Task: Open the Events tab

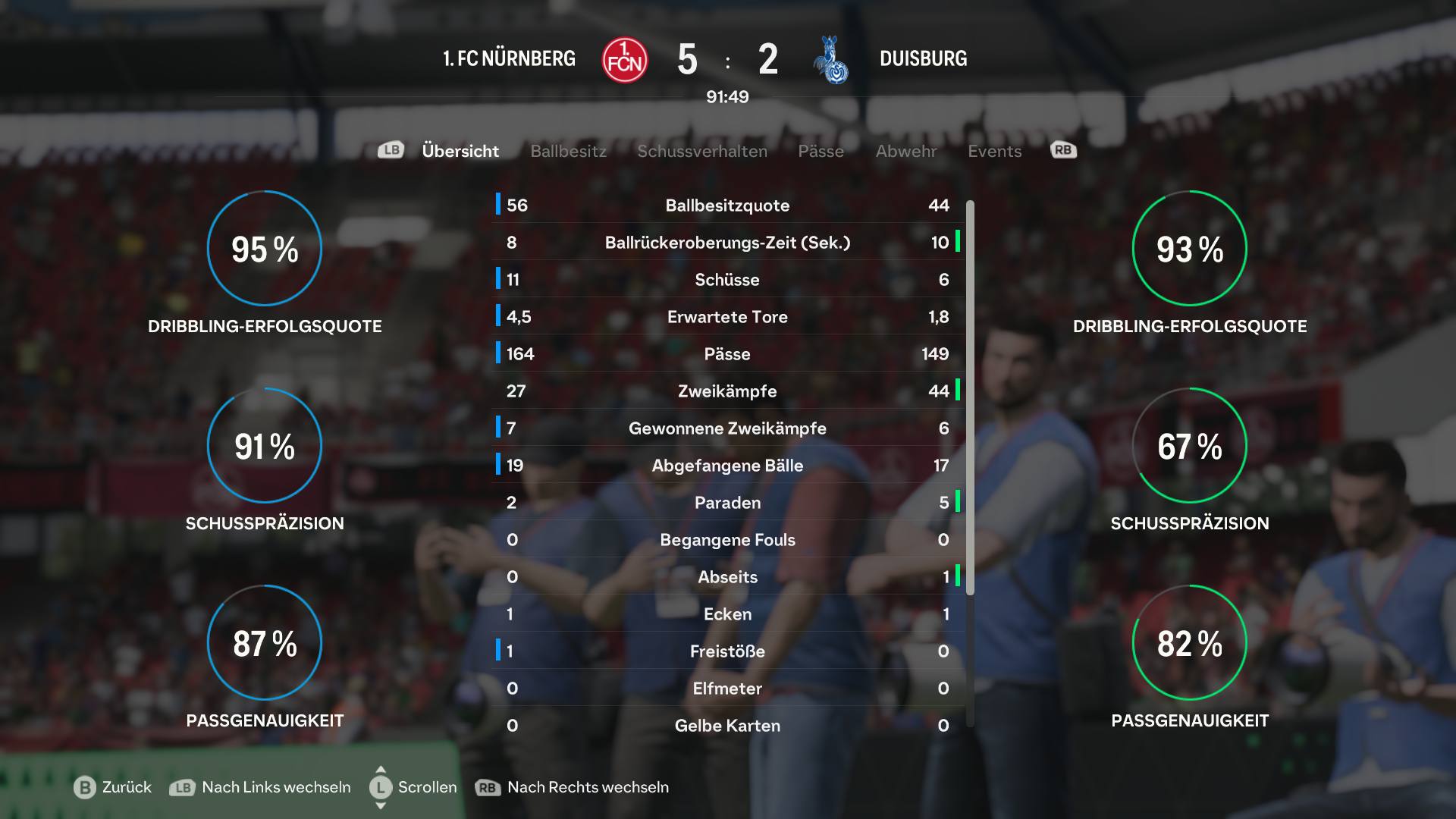Action: point(994,151)
